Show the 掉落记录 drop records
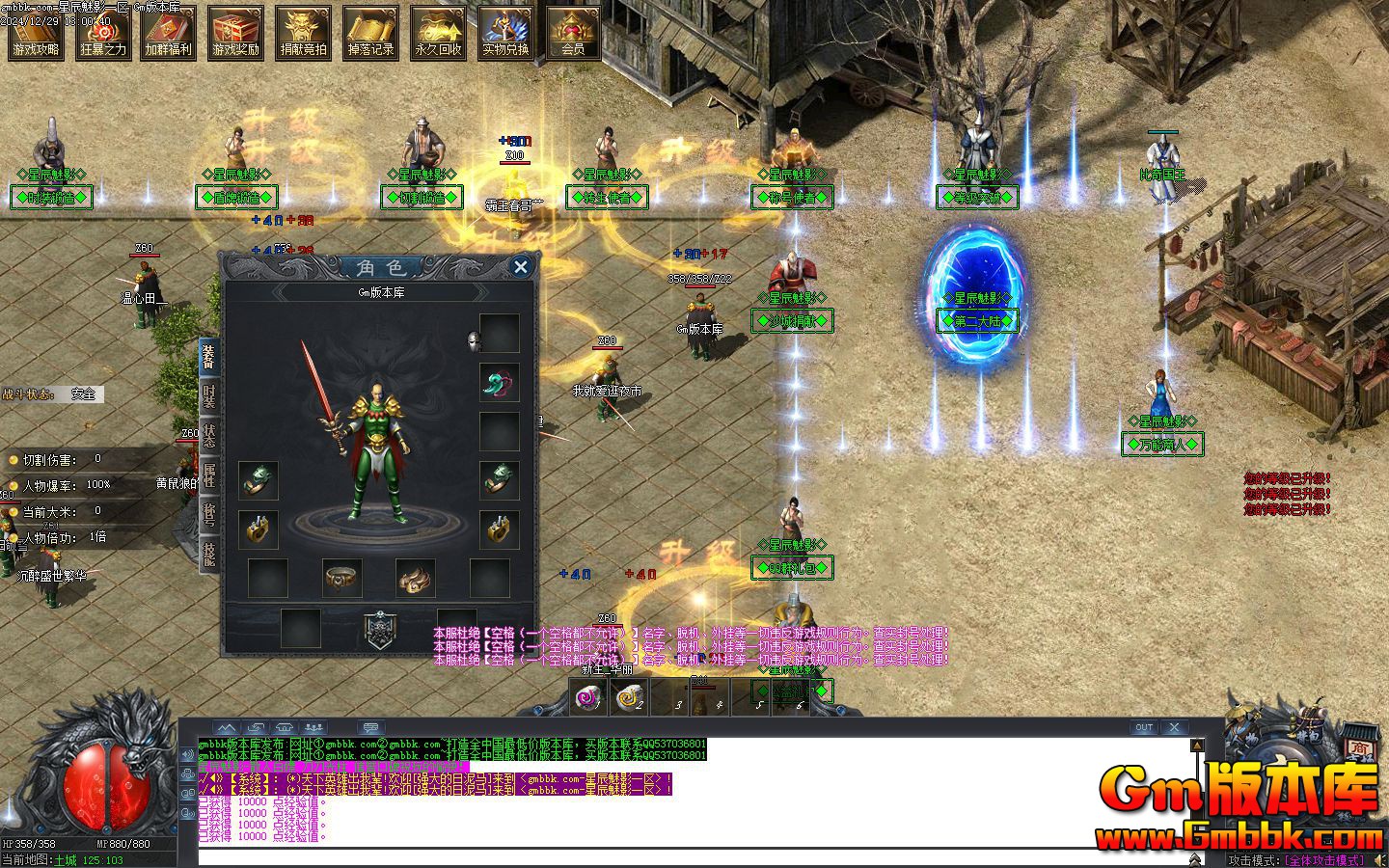Screen dimensions: 1389x868 coord(370,32)
